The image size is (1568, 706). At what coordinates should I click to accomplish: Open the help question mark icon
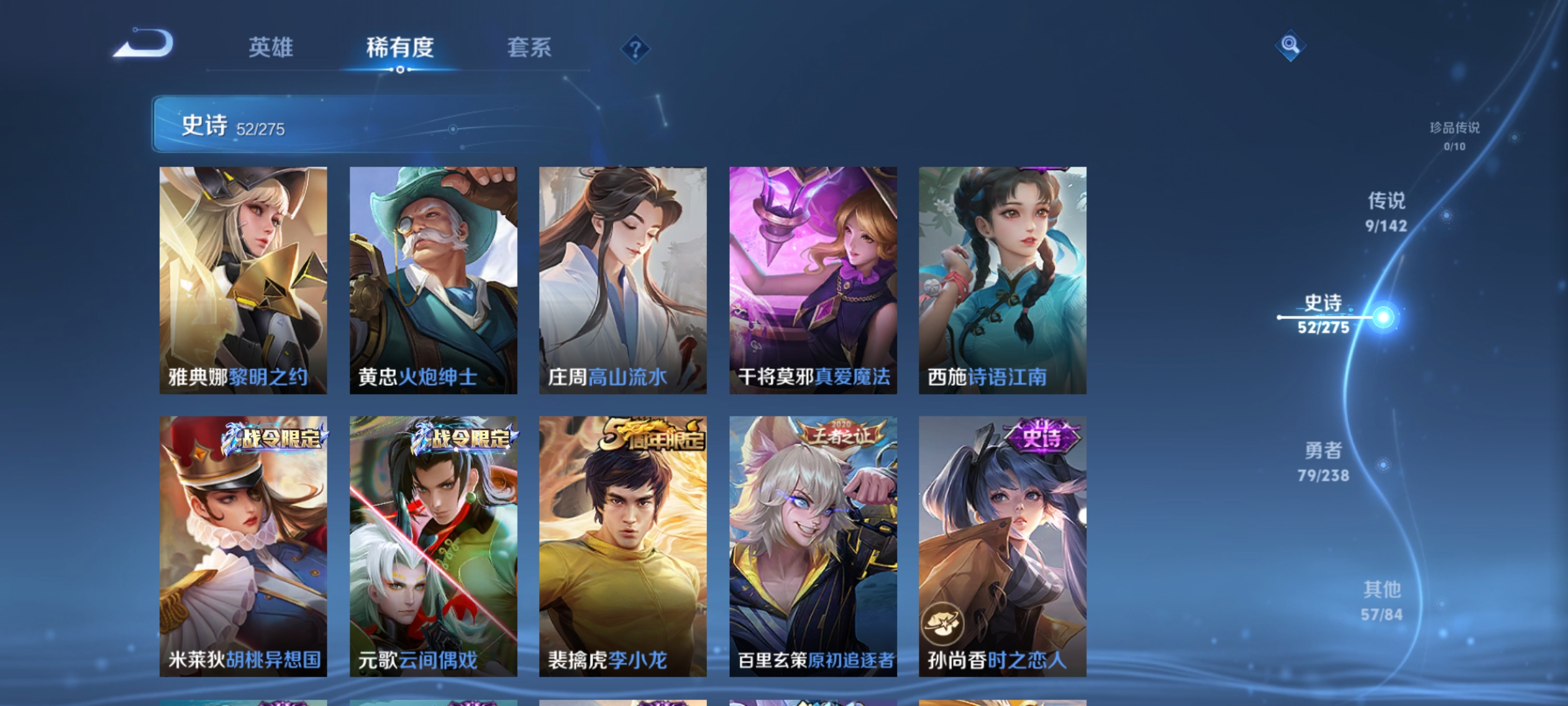634,48
